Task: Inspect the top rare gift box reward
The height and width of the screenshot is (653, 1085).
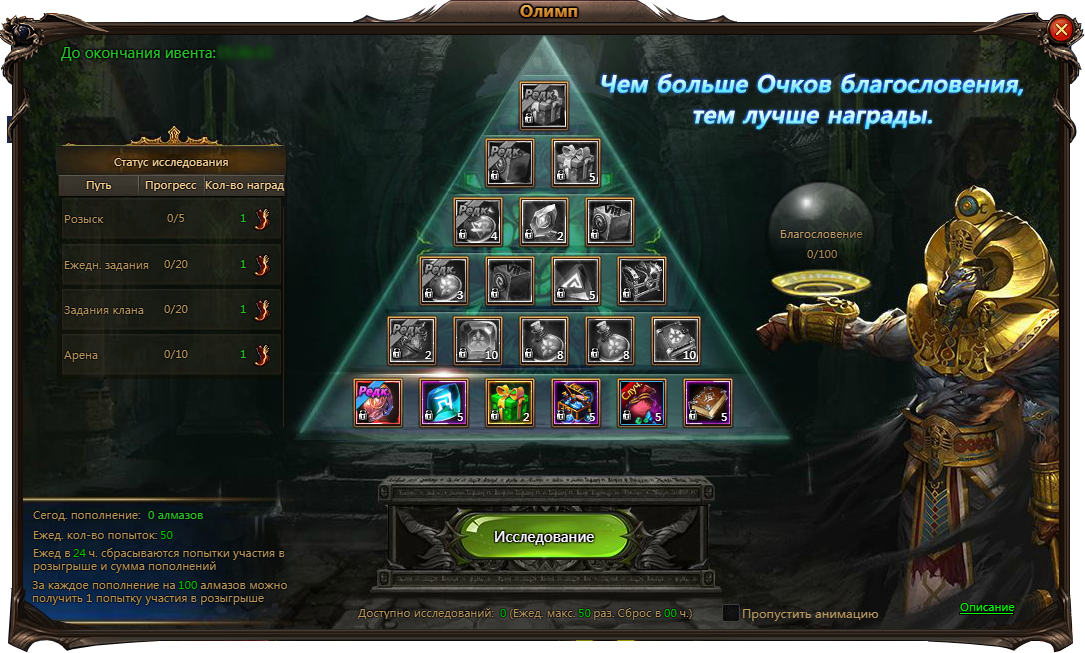Action: 544,105
